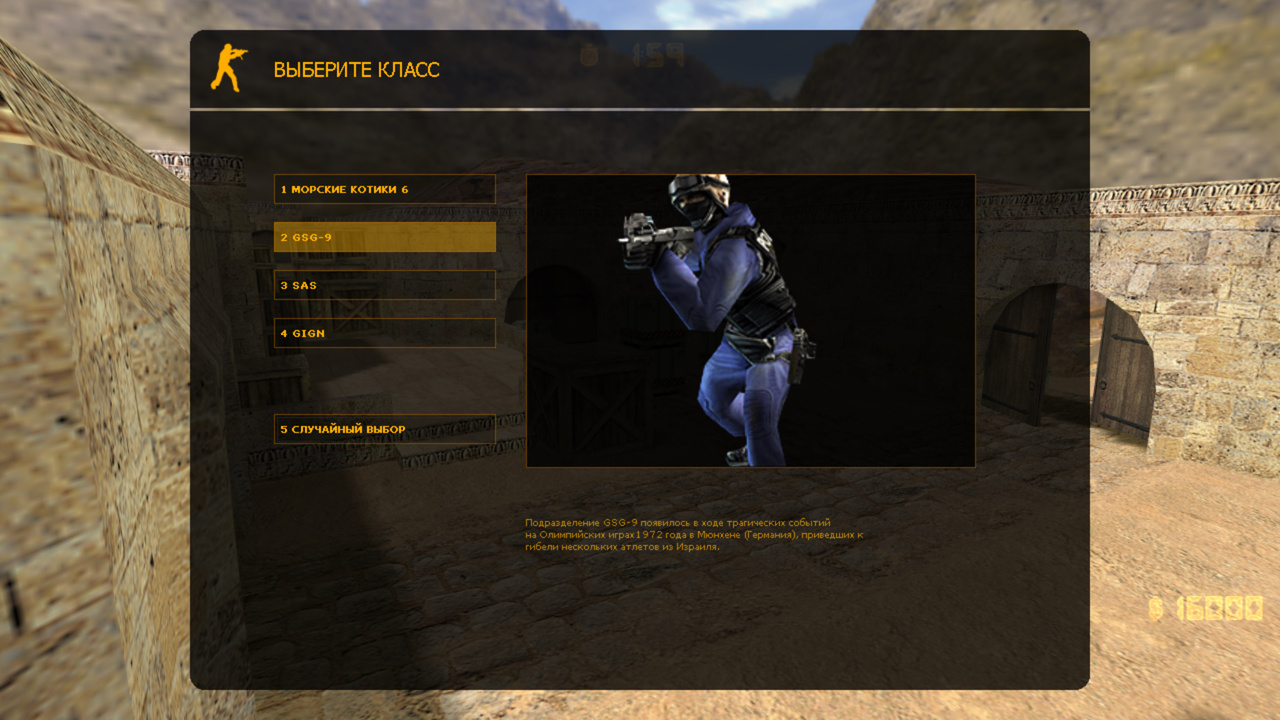The width and height of the screenshot is (1280, 720).
Task: Click the number 5 on random choice button
Action: tap(283, 428)
